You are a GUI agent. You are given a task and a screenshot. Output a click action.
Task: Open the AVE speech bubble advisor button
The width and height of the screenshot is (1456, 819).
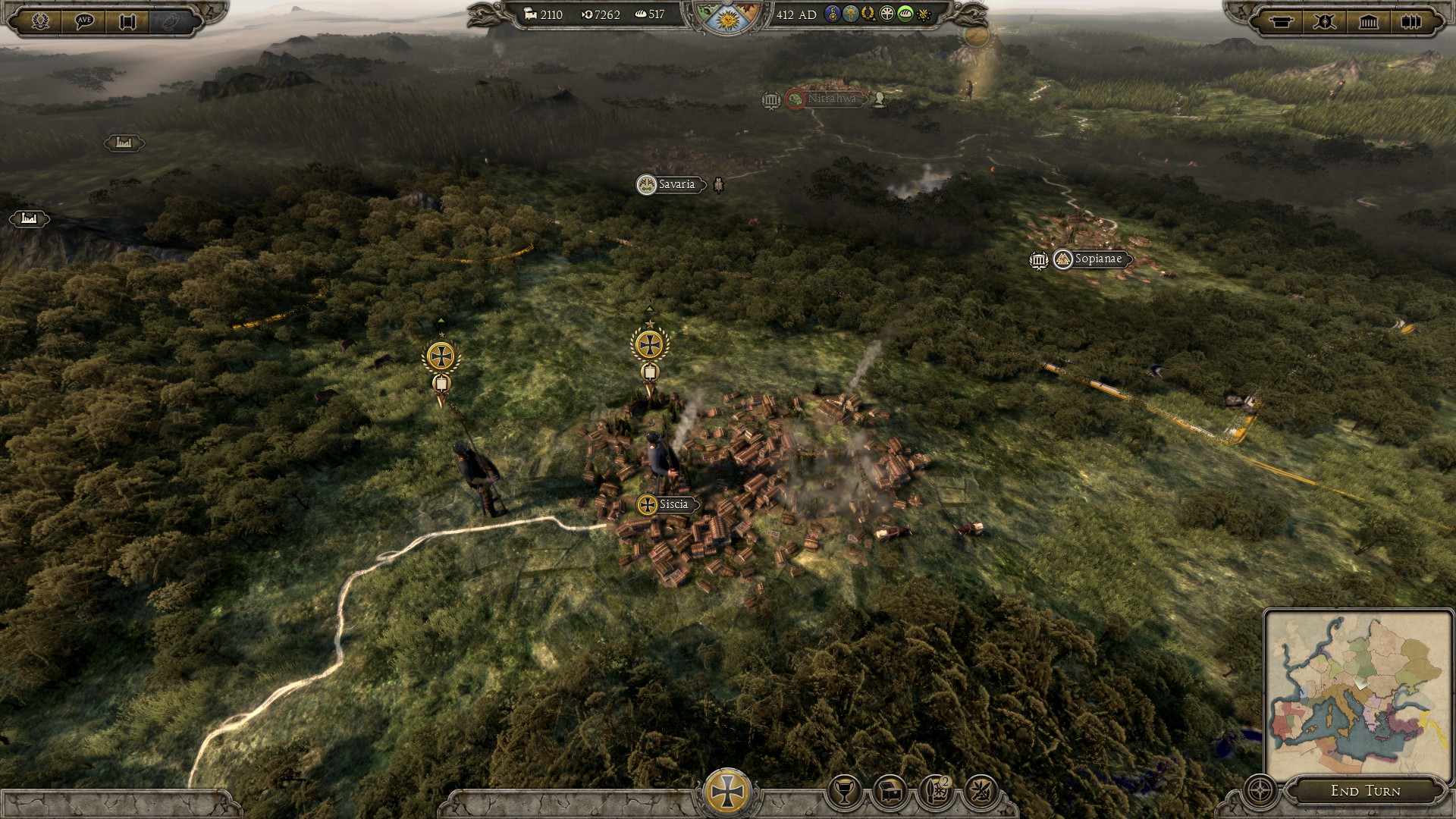(x=84, y=21)
